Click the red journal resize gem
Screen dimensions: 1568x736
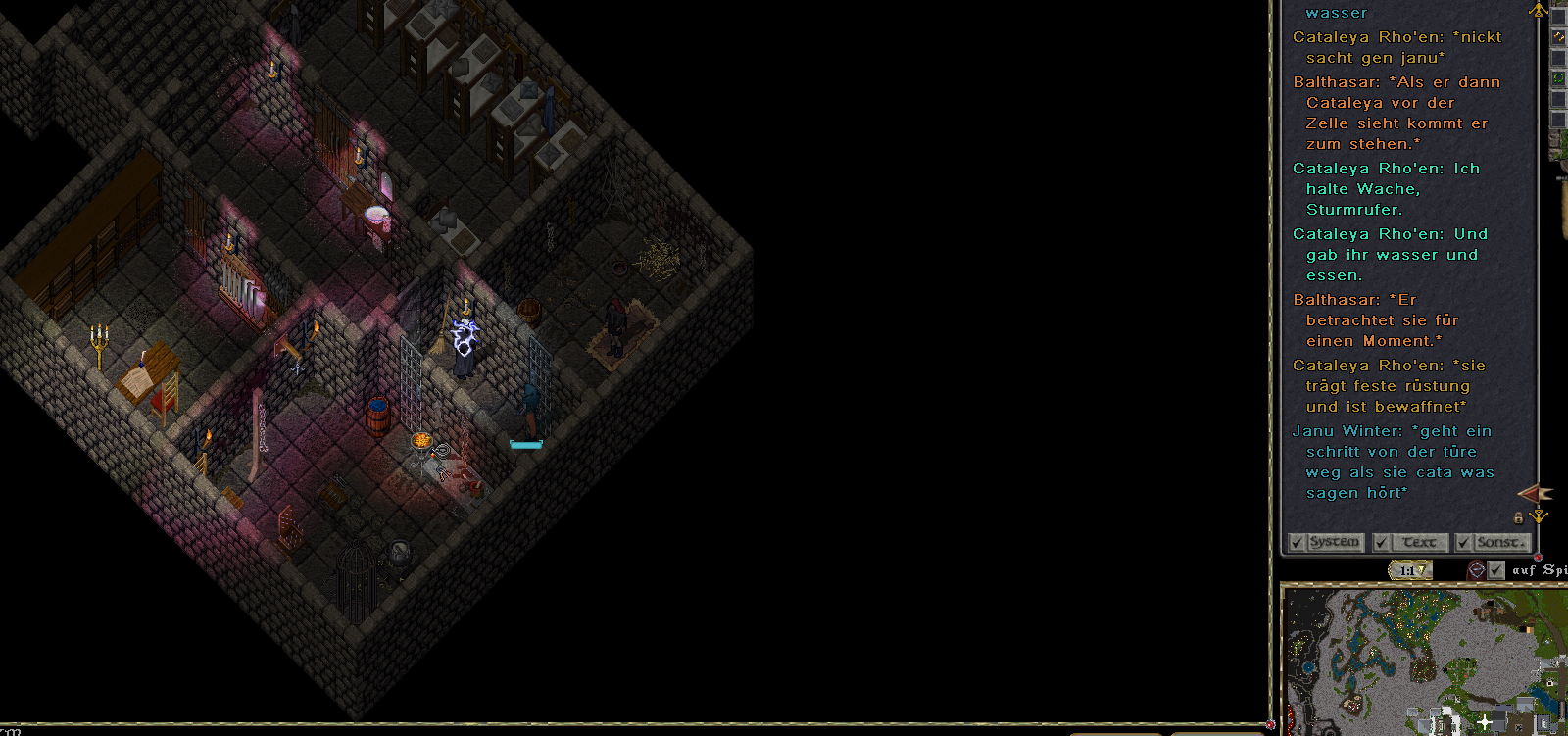(x=1538, y=558)
